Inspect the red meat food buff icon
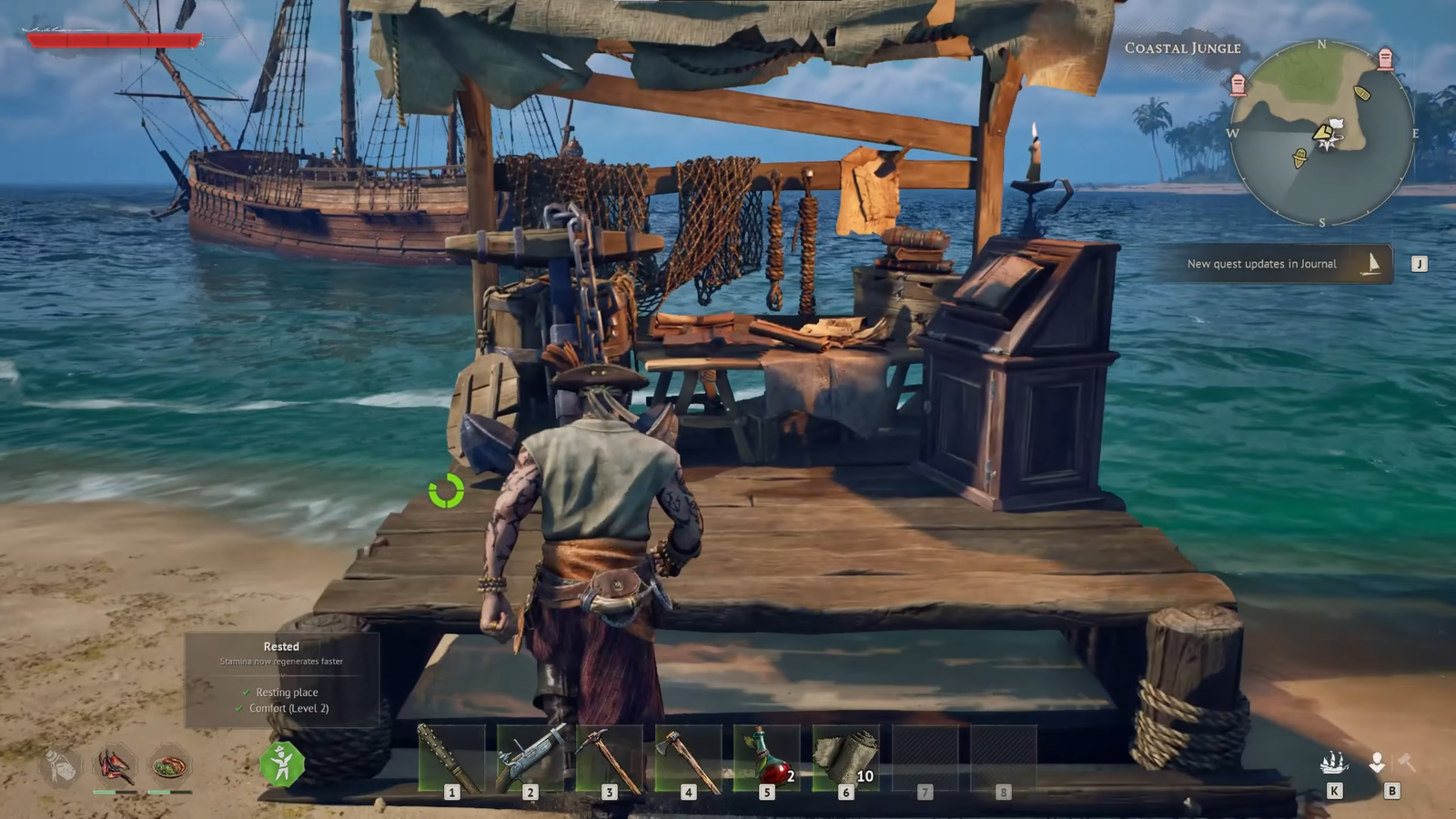 click(116, 766)
